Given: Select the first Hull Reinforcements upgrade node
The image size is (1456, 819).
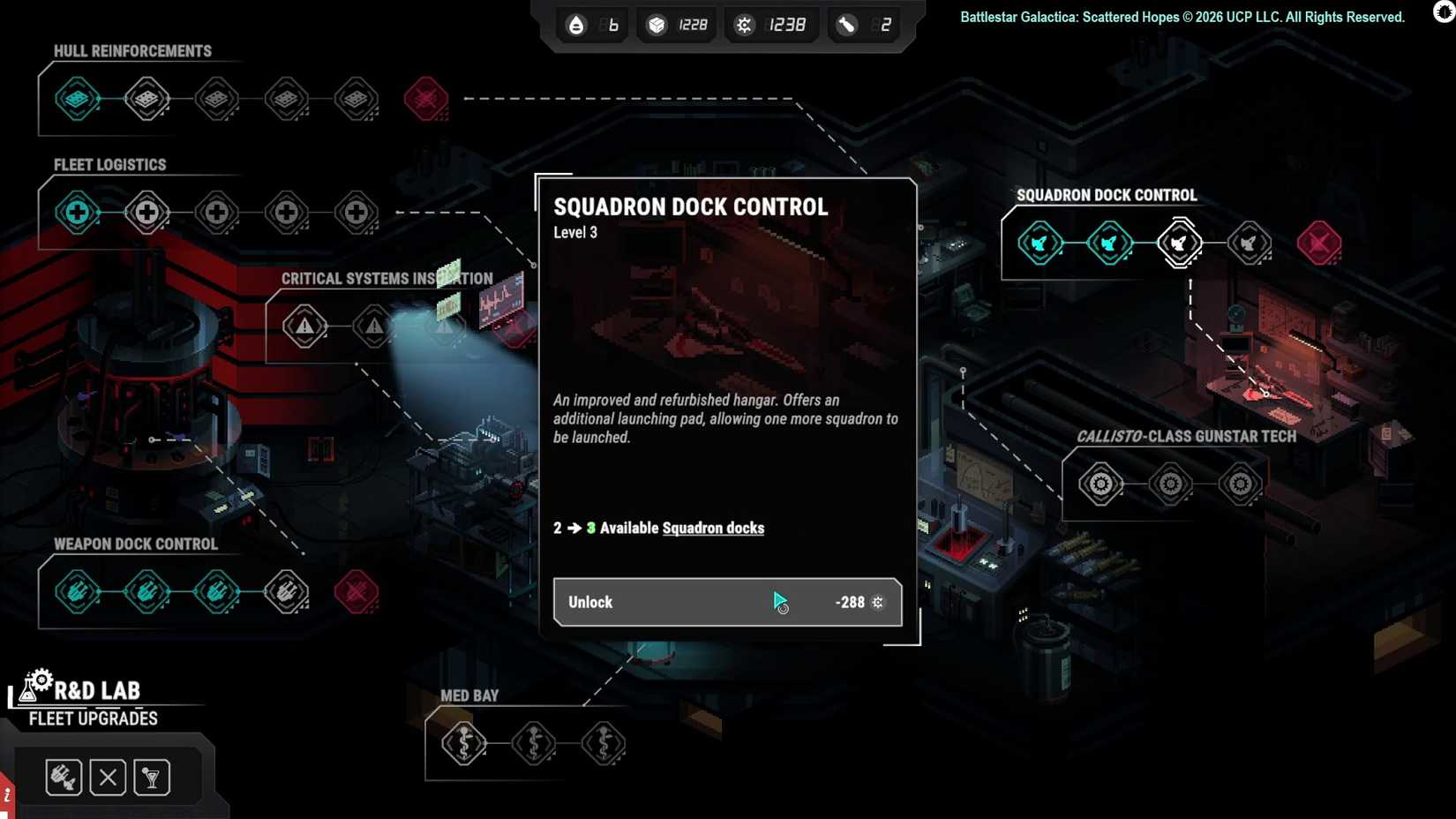Looking at the screenshot, I should (75, 98).
